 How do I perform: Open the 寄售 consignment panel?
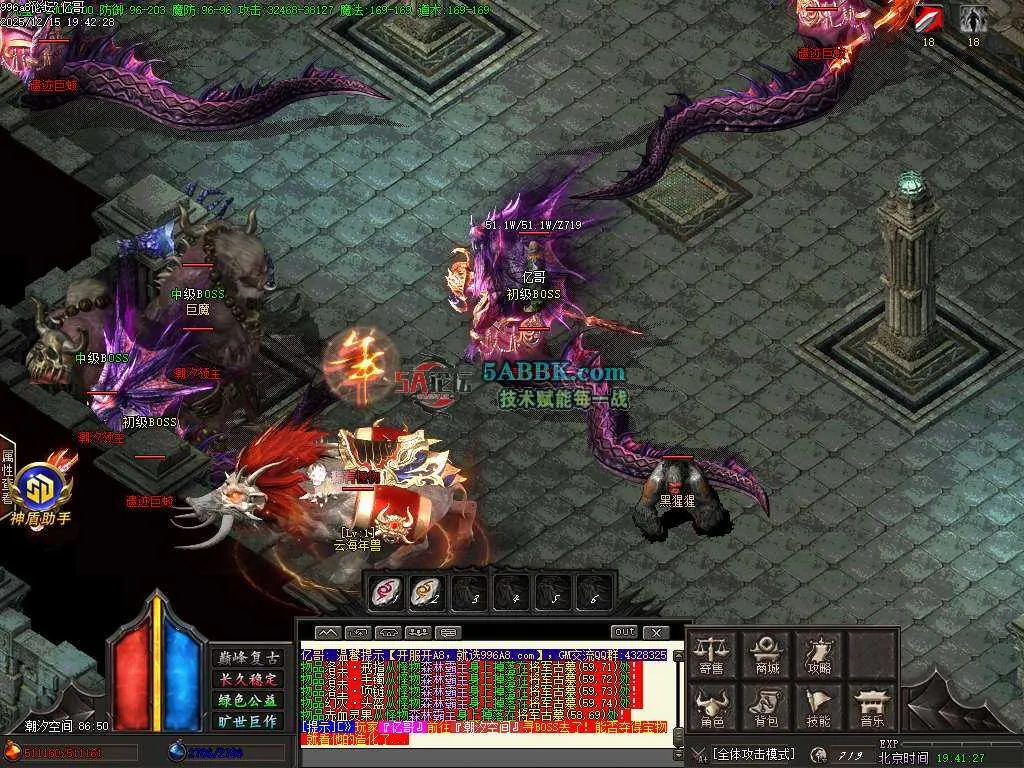coord(711,654)
